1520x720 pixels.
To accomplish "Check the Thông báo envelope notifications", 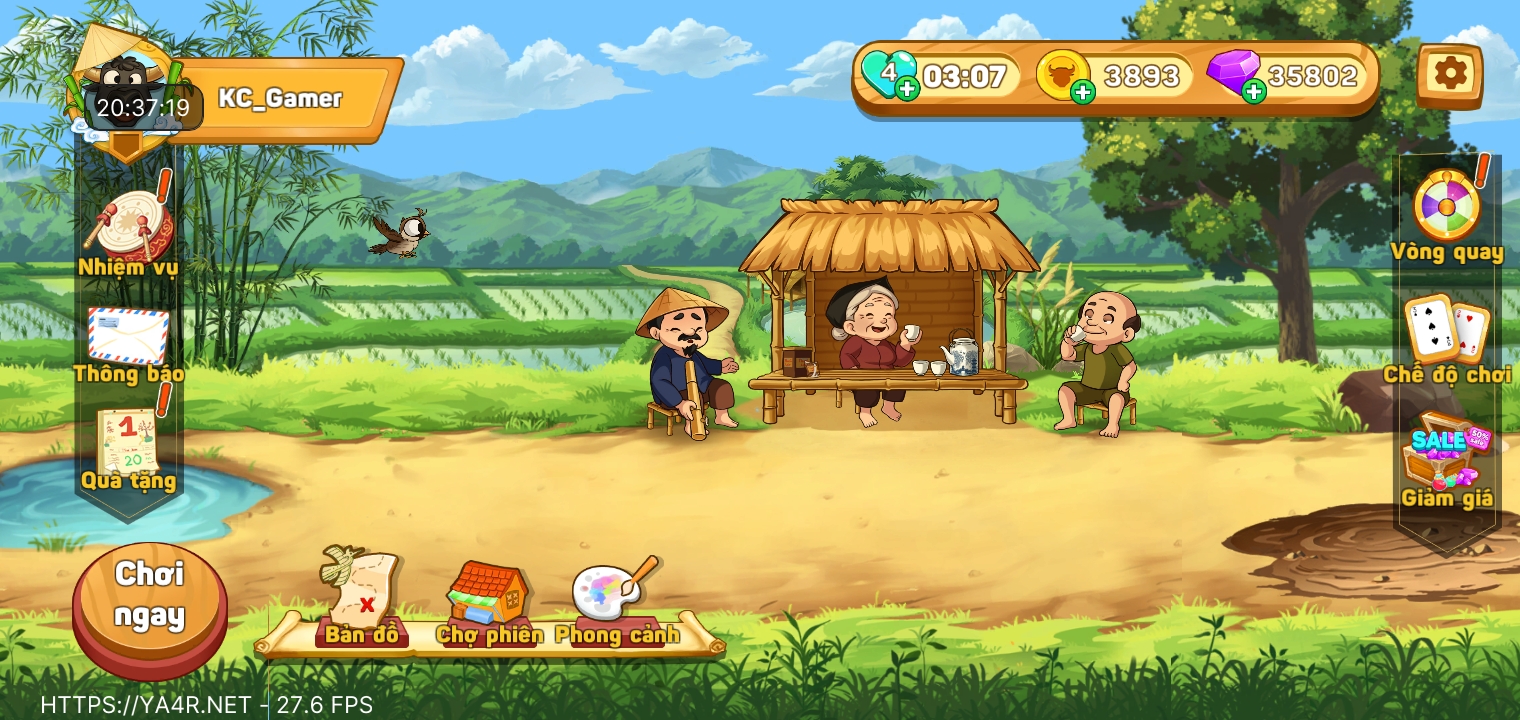I will [x=128, y=338].
